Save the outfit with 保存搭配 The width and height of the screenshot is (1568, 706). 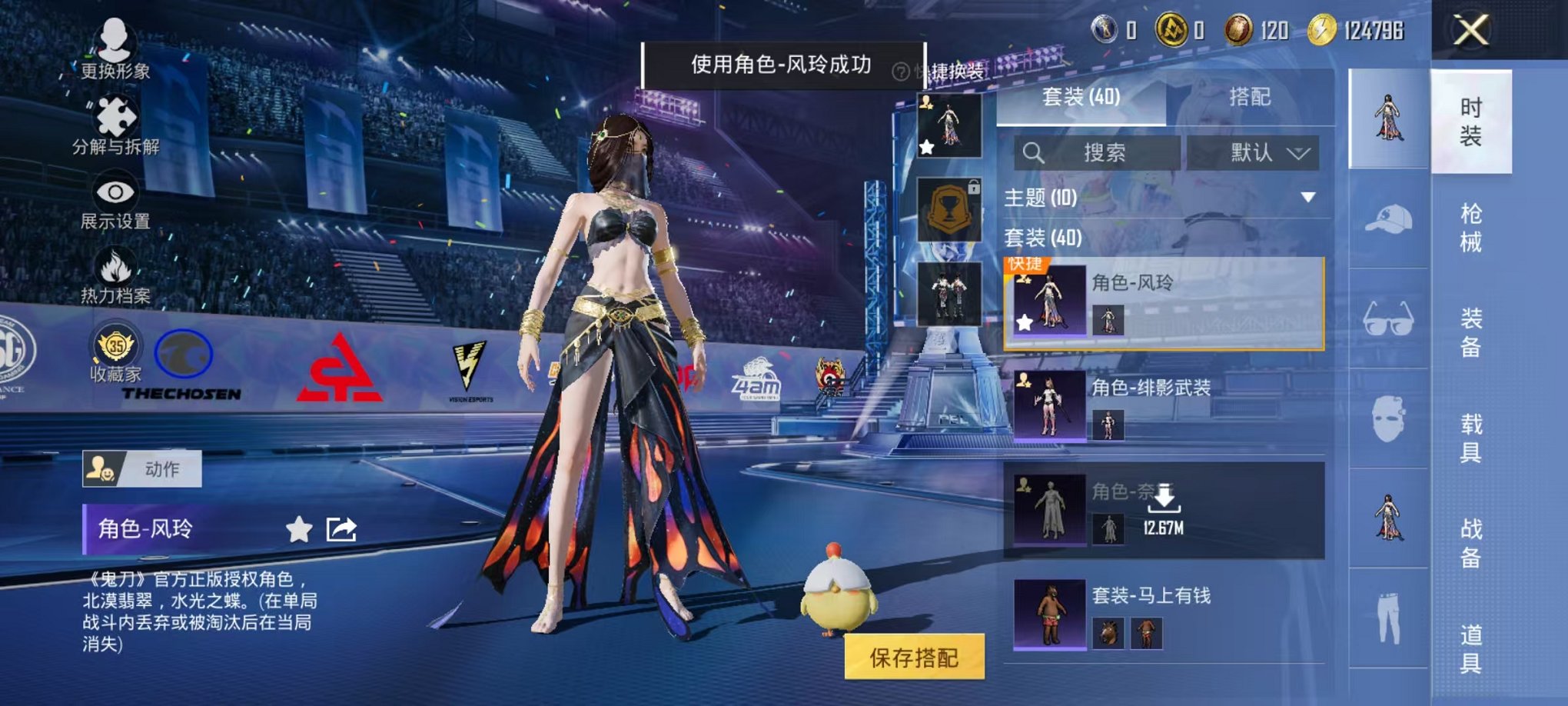pyautogui.click(x=914, y=657)
